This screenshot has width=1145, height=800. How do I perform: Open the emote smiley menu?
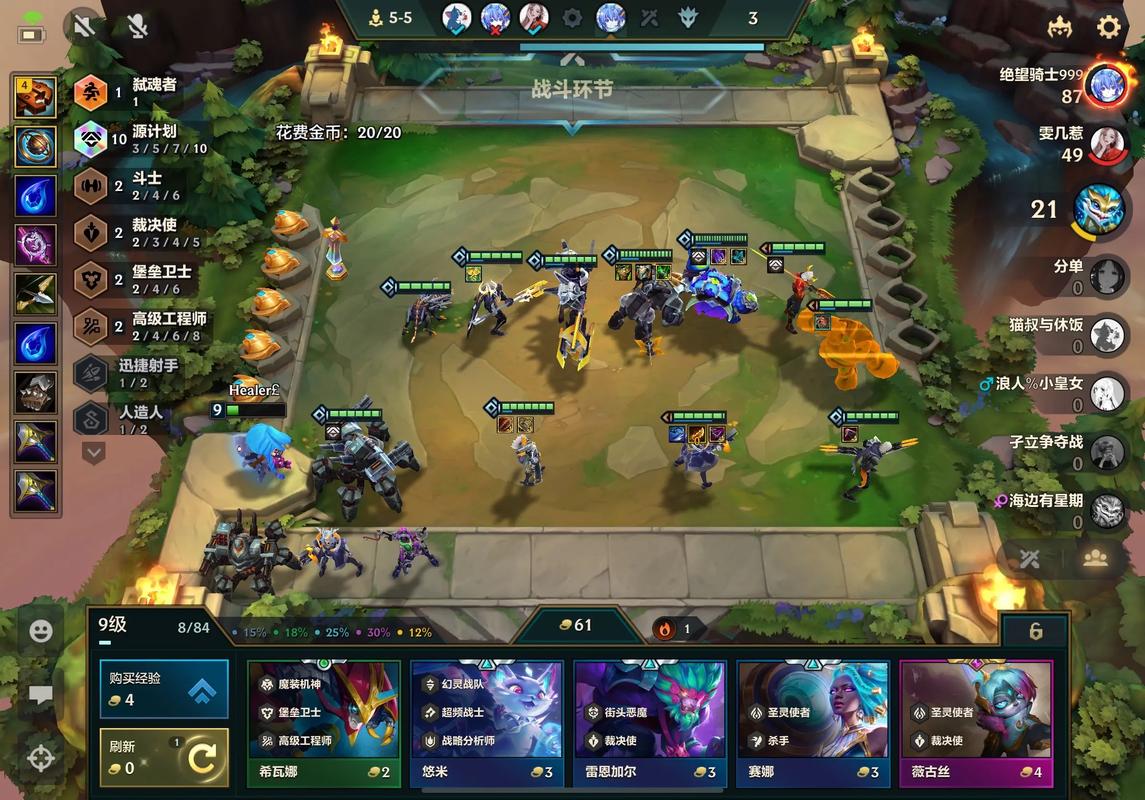pyautogui.click(x=41, y=631)
